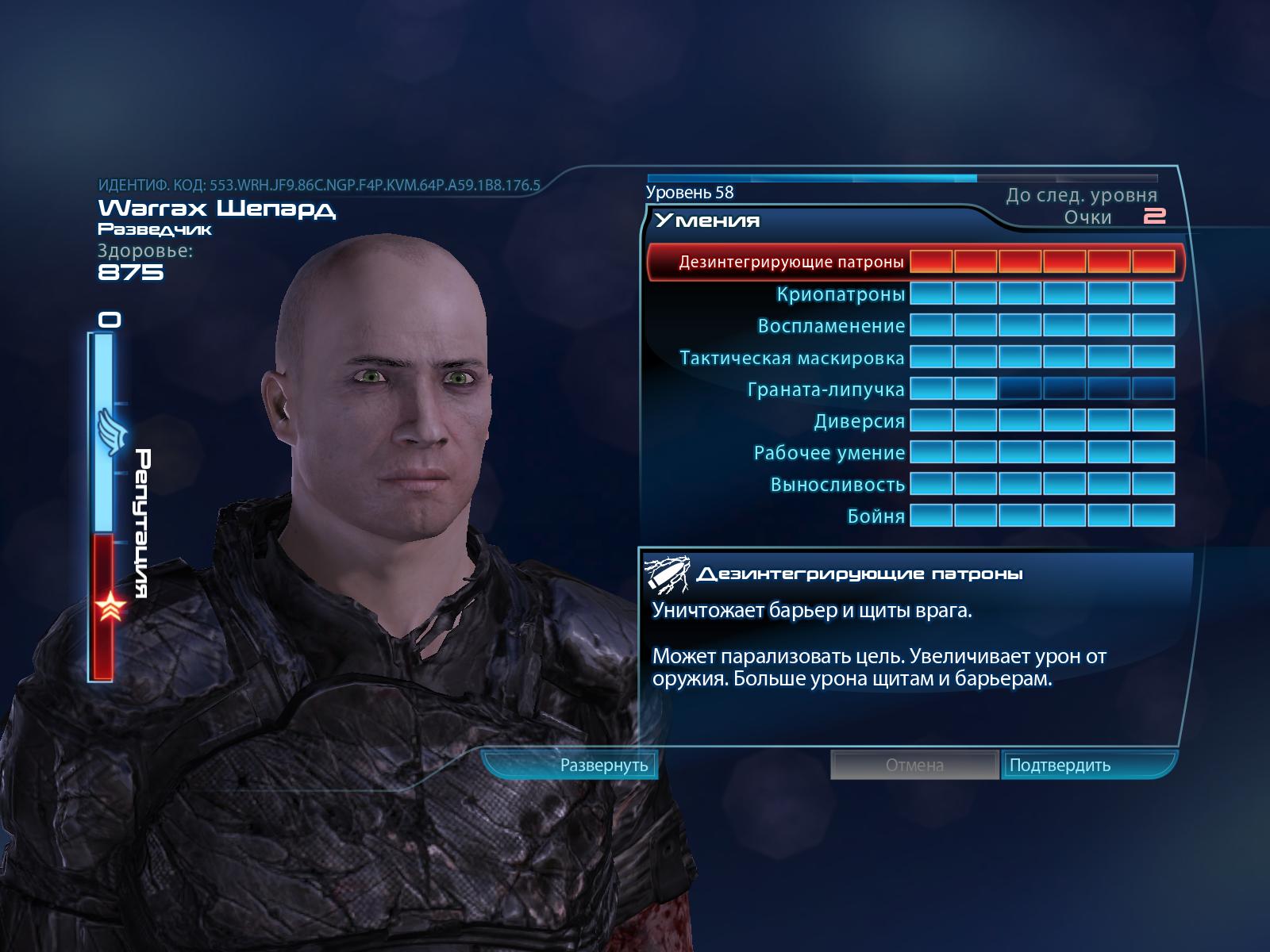The height and width of the screenshot is (952, 1270).
Task: Click the greyed-out Отмена button
Action: pyautogui.click(x=914, y=766)
